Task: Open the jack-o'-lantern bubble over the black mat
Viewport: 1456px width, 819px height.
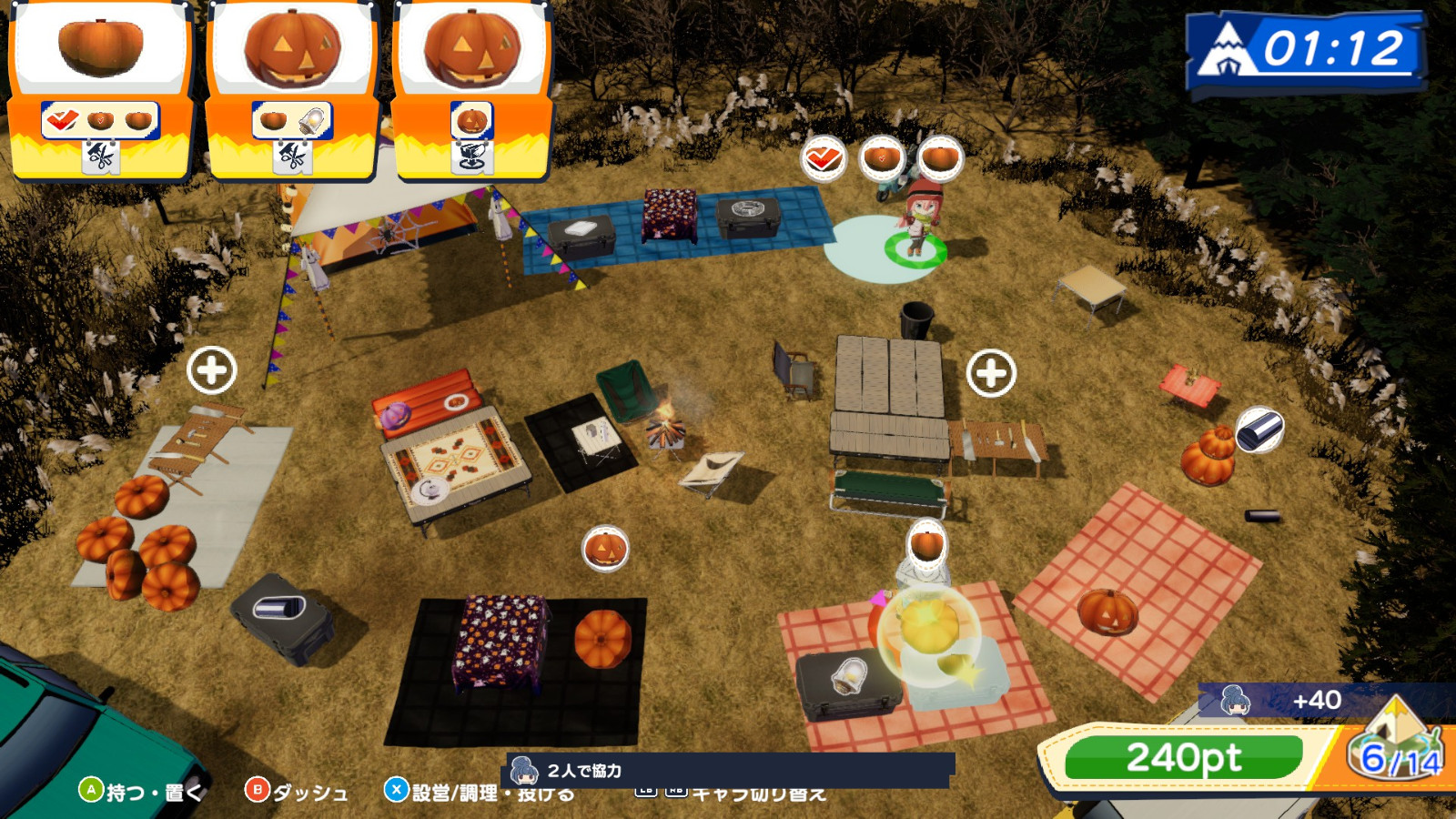Action: (x=605, y=550)
